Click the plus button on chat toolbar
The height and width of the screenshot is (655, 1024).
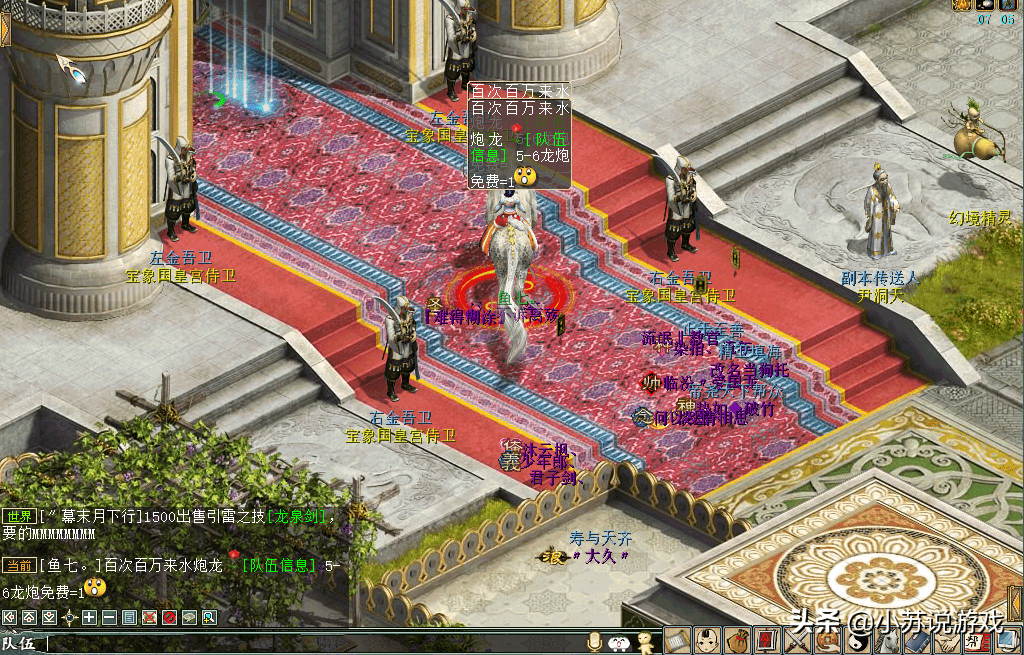[90, 617]
